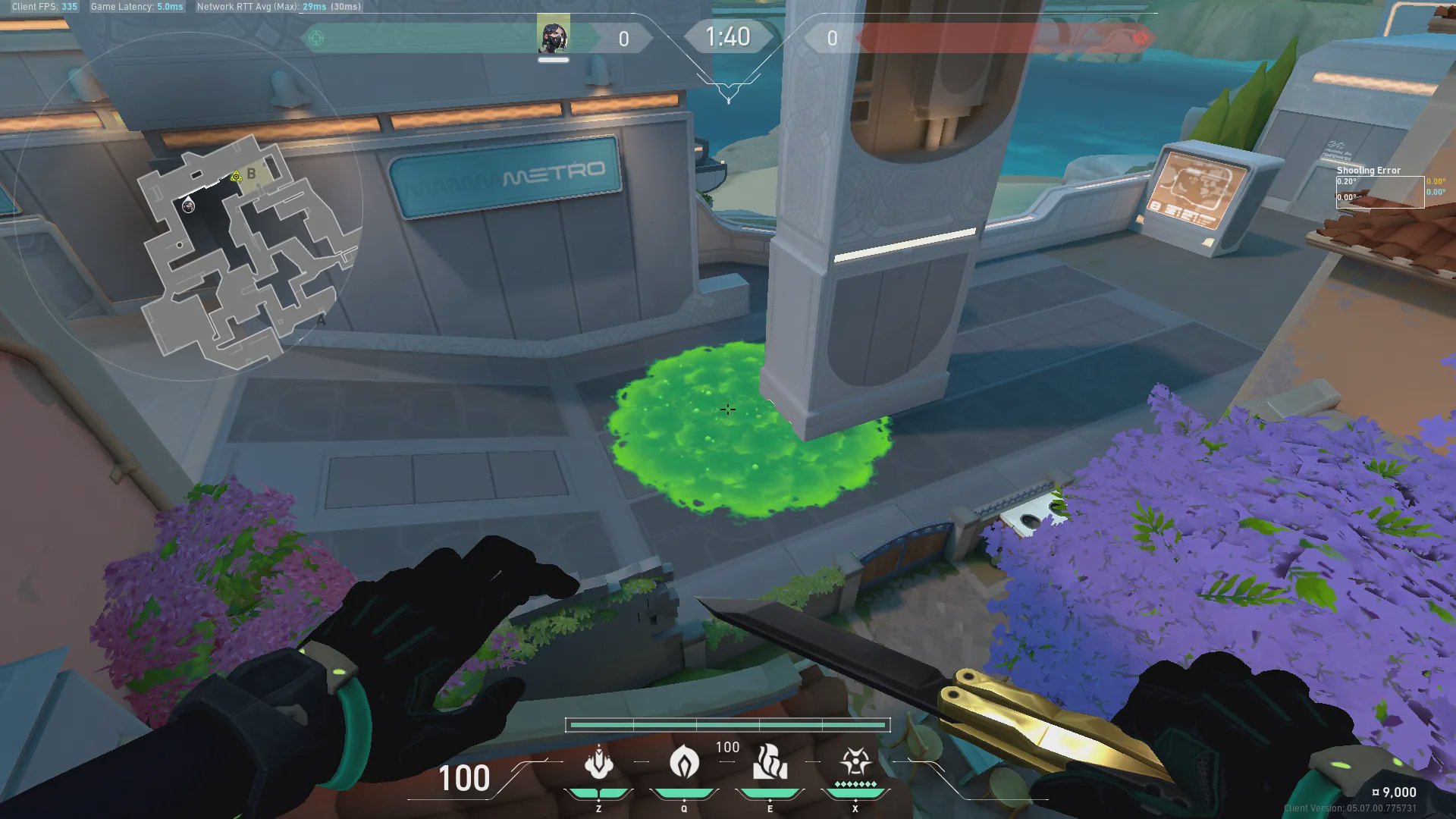
Task: Click the yellow marker near B on minimap
Action: coord(236,177)
